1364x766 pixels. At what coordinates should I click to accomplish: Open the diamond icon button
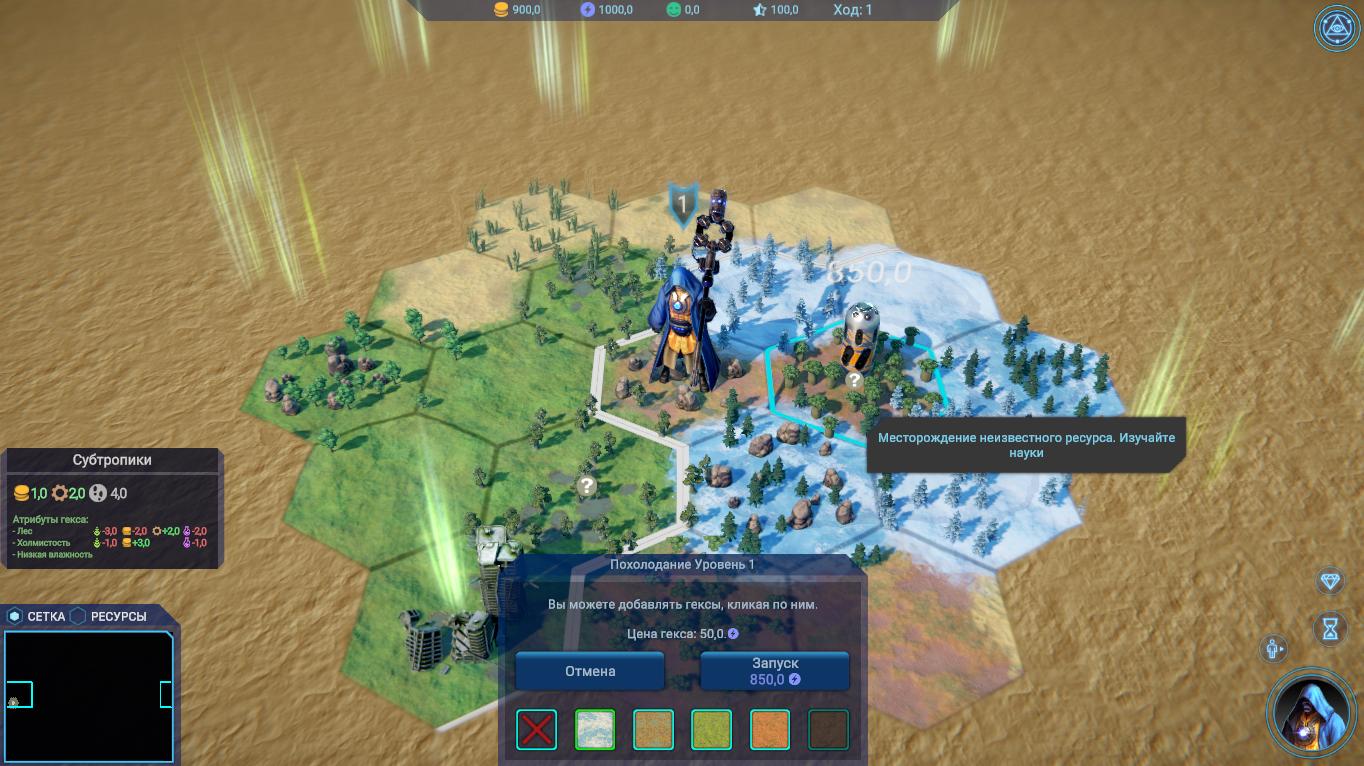click(x=1330, y=582)
